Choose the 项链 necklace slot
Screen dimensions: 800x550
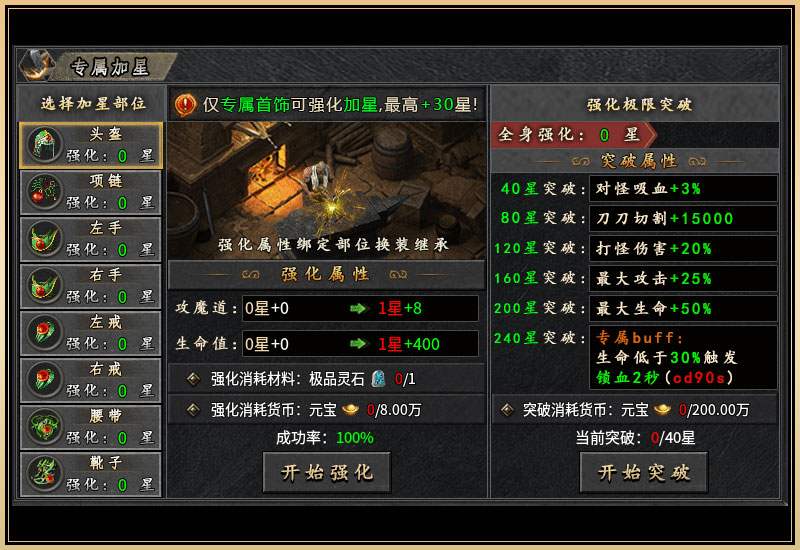coord(90,193)
